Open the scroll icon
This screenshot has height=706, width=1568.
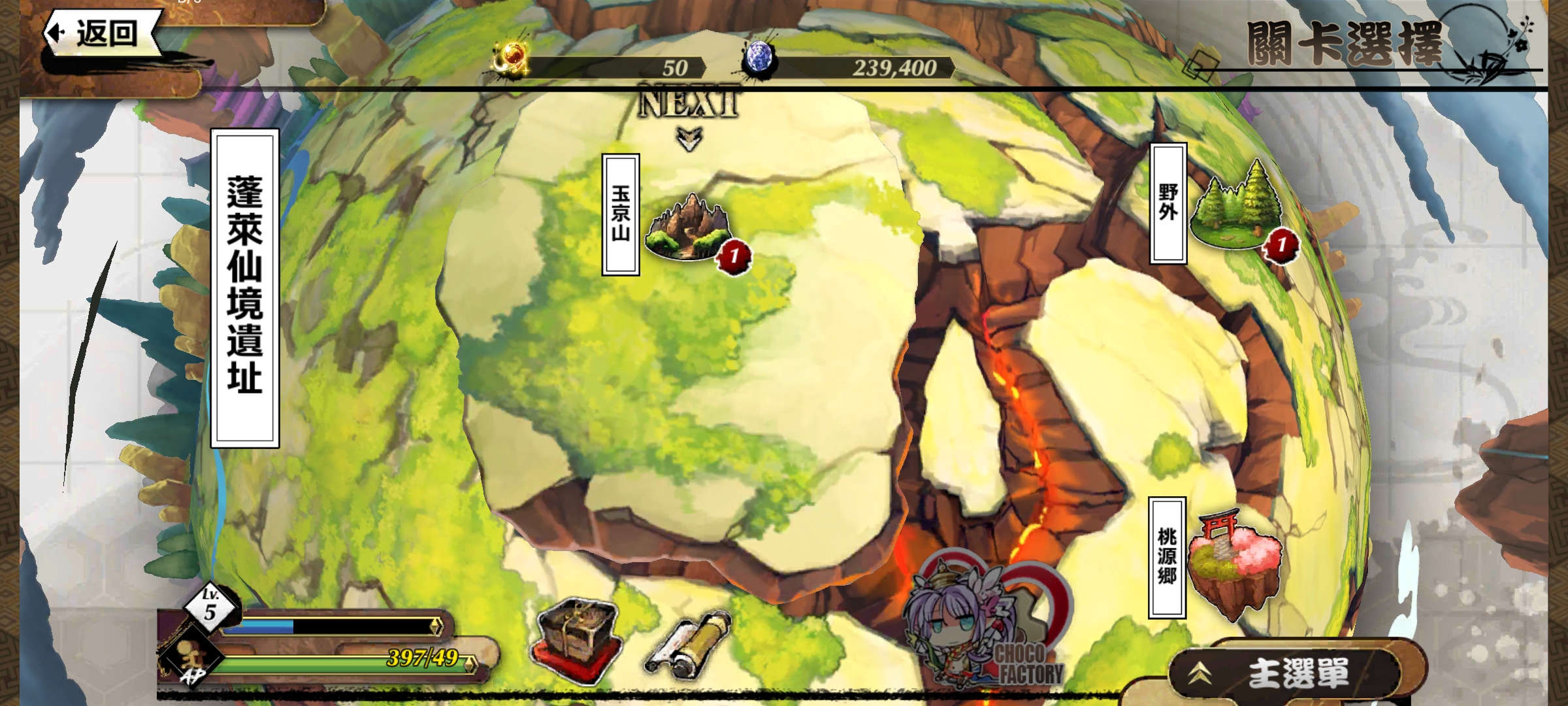coord(689,644)
